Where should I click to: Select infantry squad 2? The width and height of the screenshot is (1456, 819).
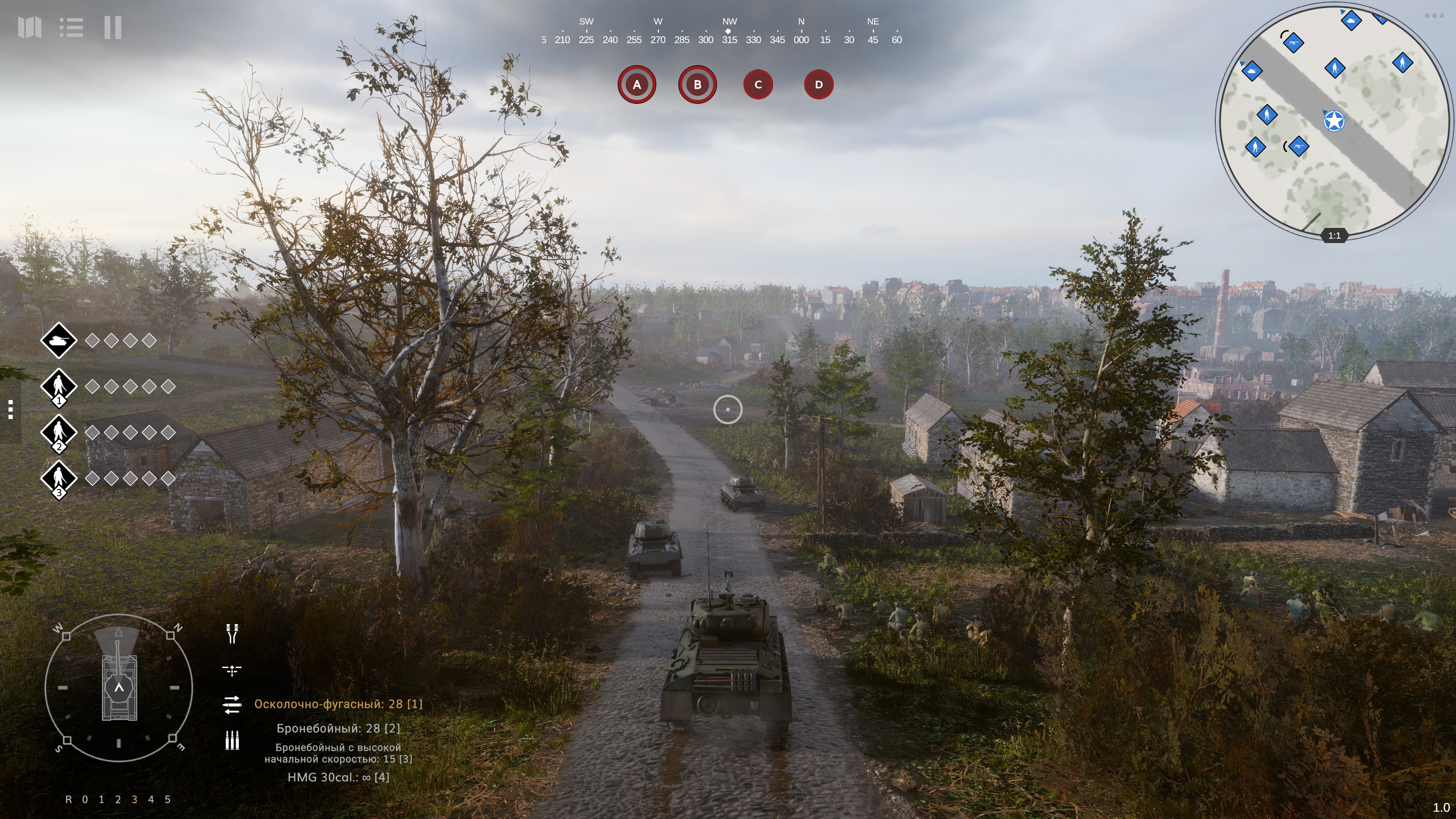click(59, 433)
